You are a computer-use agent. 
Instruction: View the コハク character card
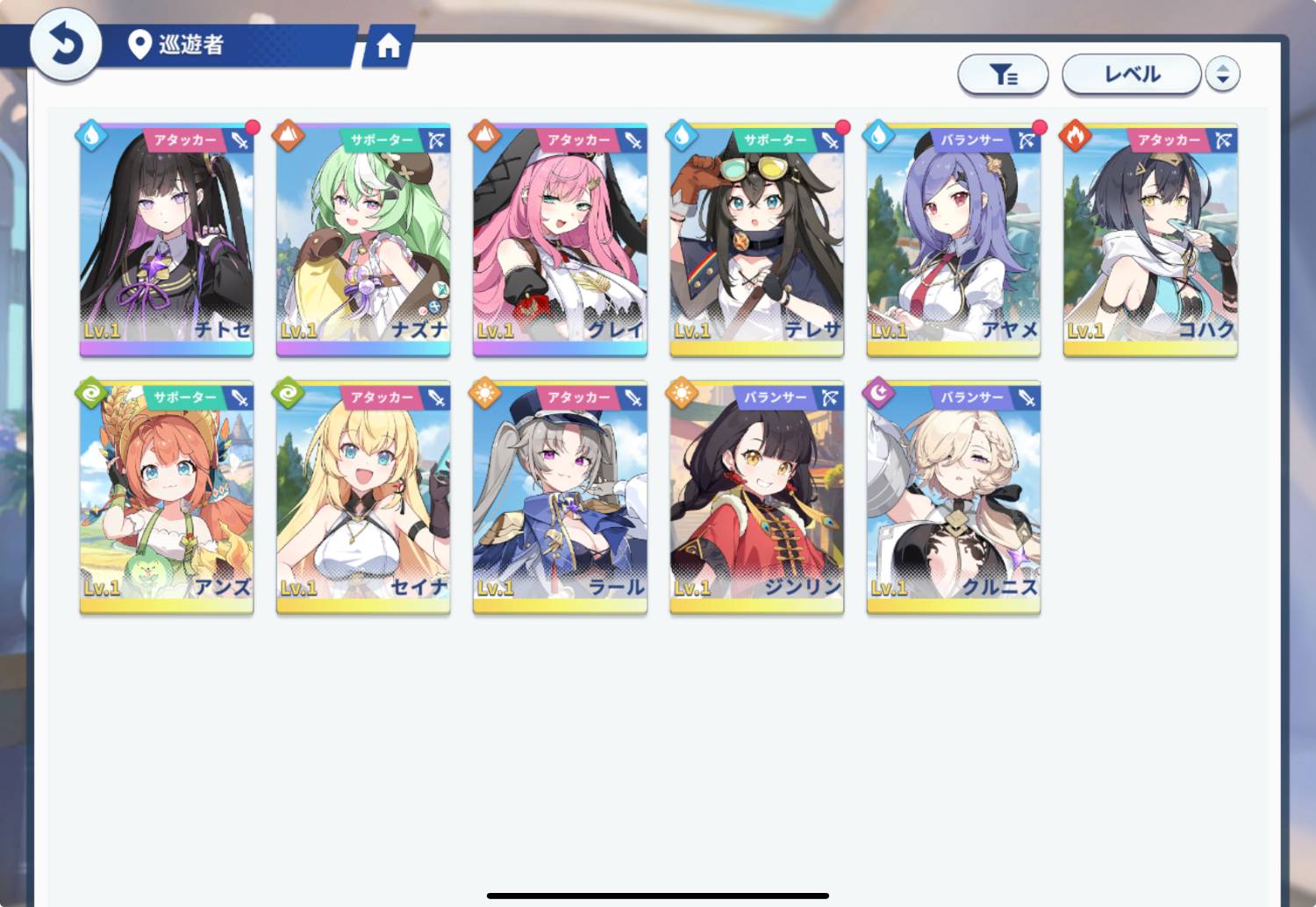click(1150, 239)
